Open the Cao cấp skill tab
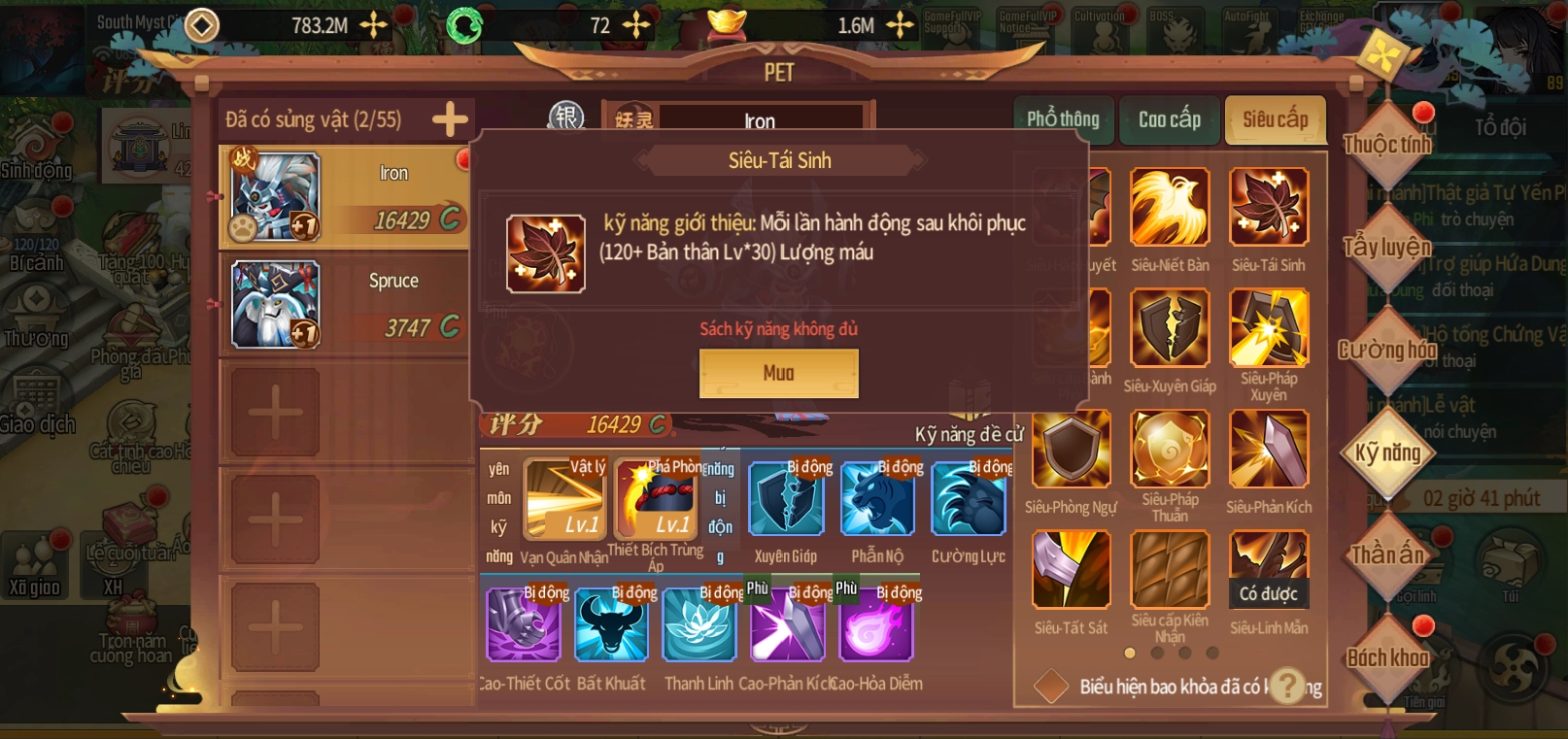 pos(1169,119)
